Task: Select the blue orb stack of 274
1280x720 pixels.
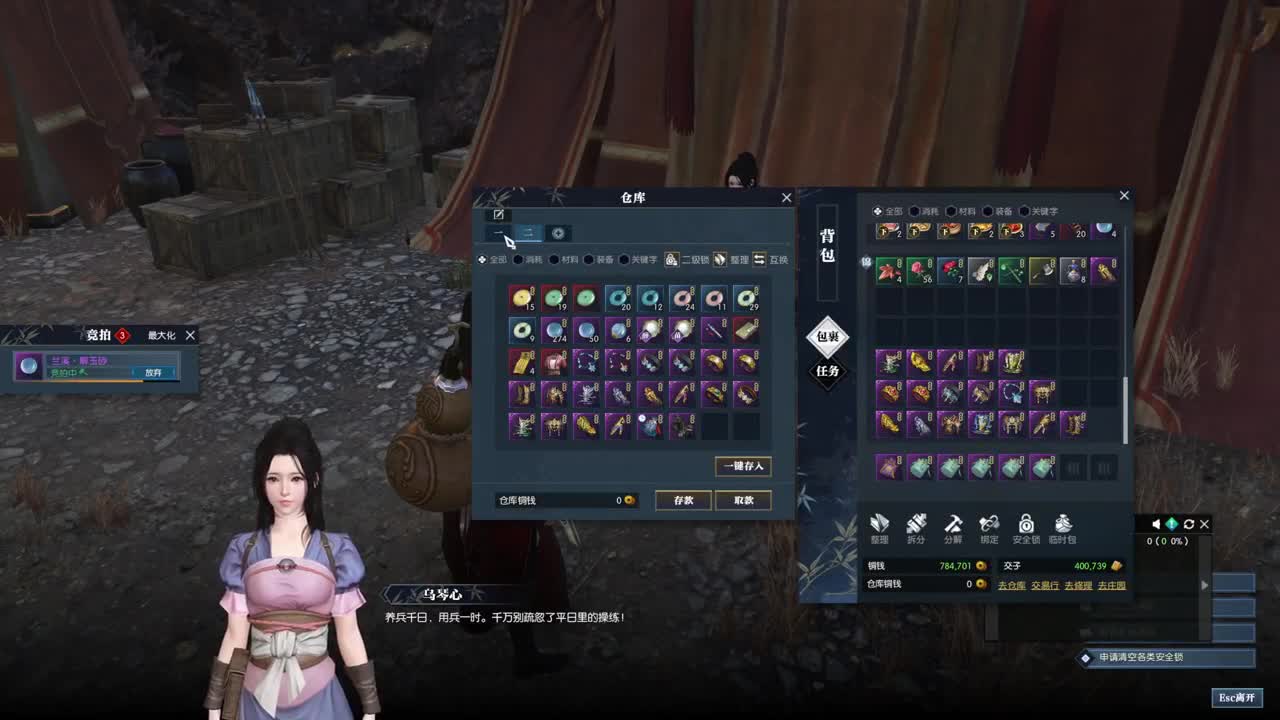Action: pos(553,330)
